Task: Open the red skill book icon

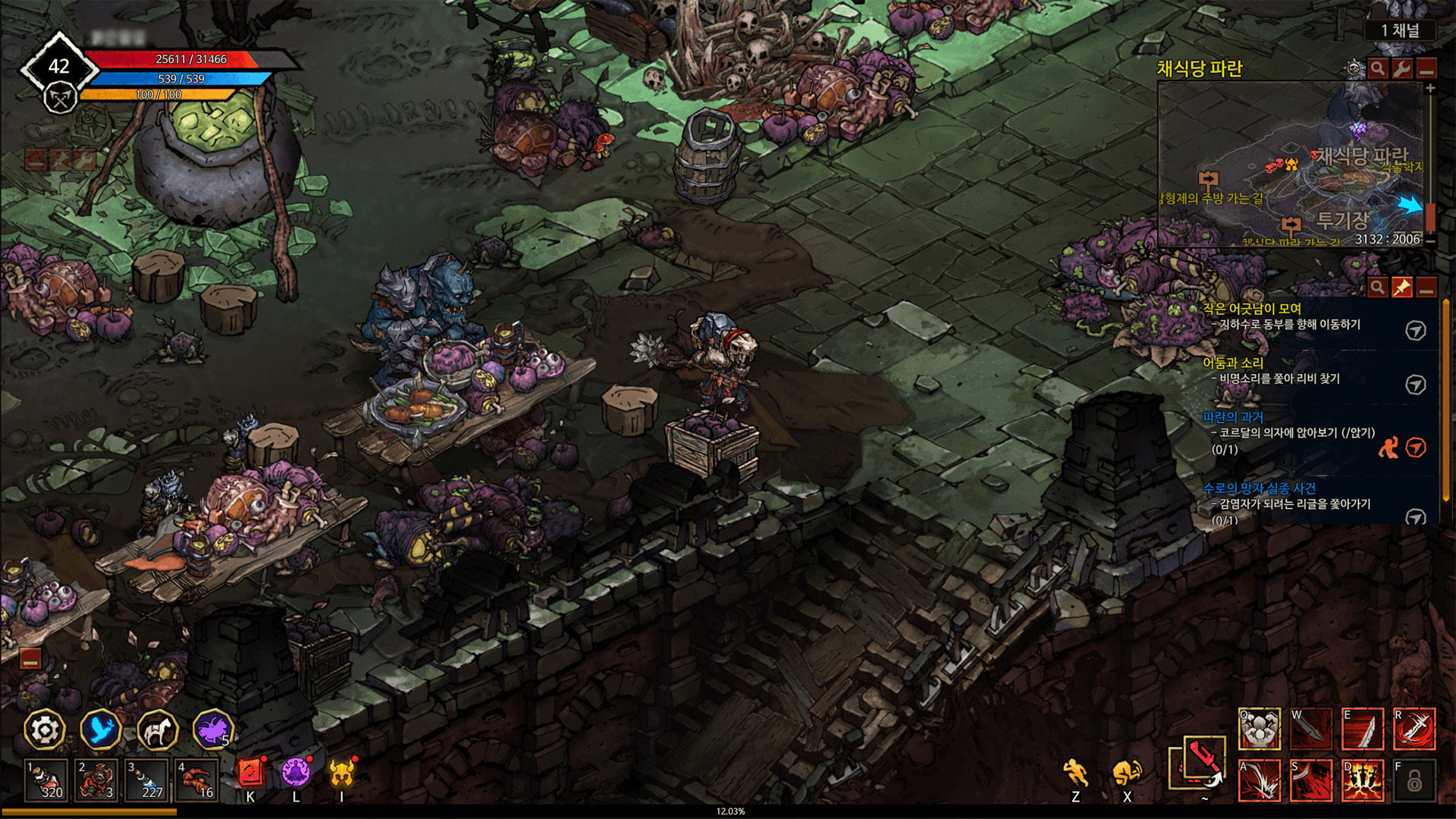Action: pos(250,773)
